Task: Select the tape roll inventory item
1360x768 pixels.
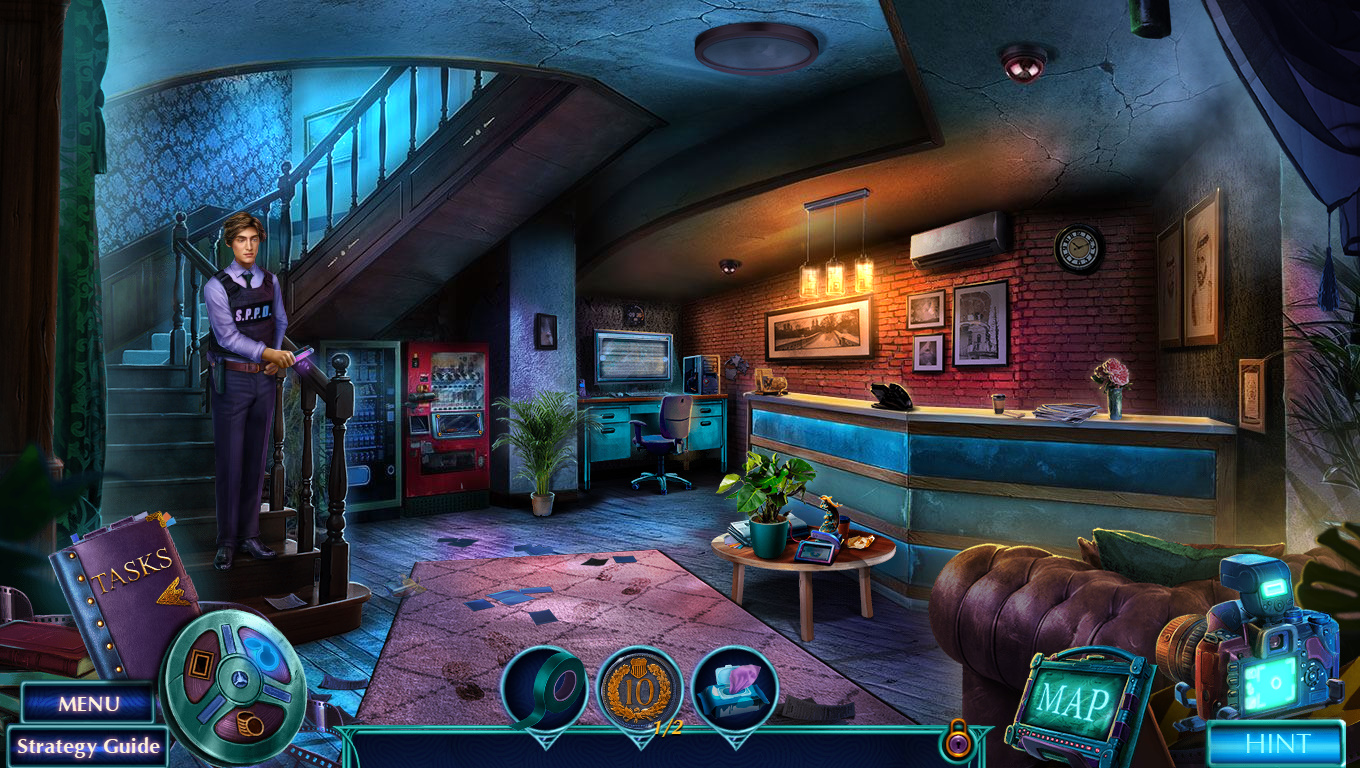Action: coord(544,689)
